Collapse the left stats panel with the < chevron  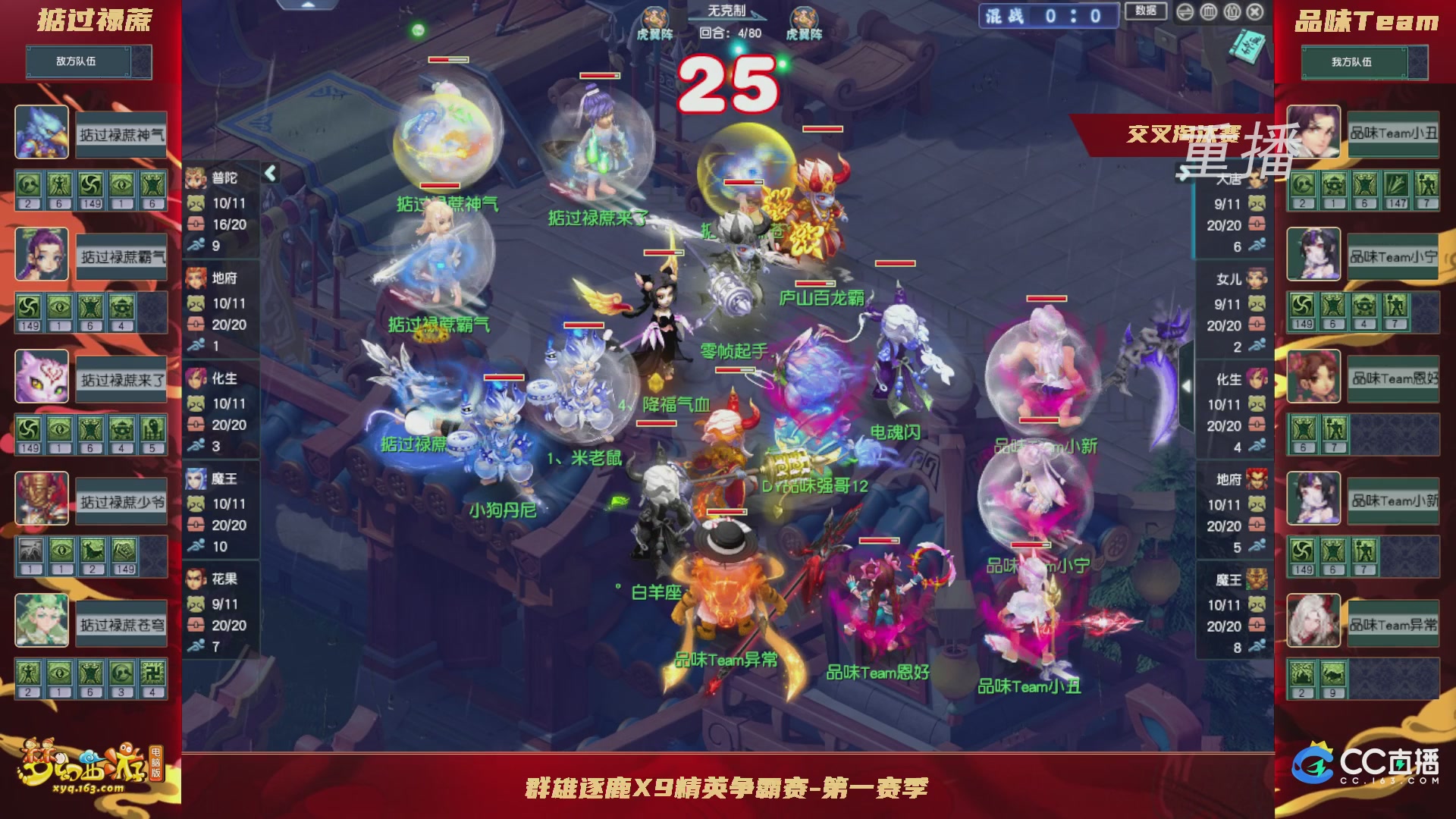pyautogui.click(x=270, y=173)
